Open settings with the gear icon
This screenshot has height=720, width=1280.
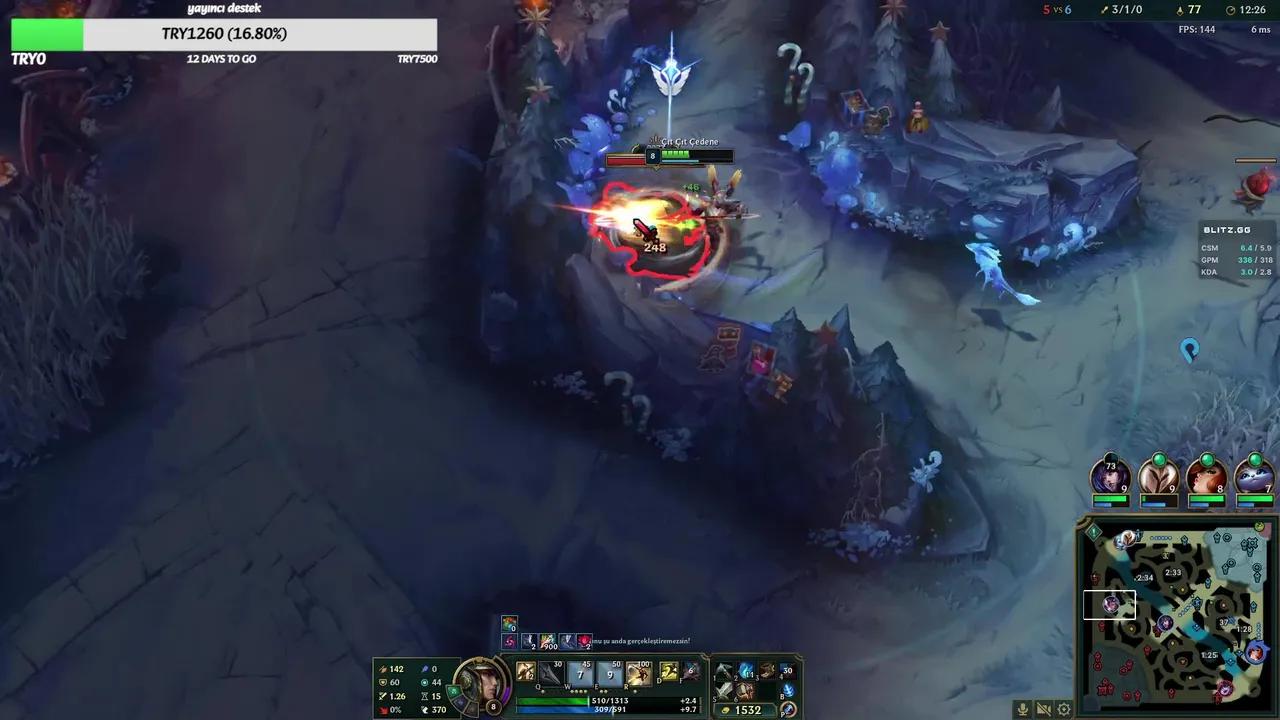1064,709
